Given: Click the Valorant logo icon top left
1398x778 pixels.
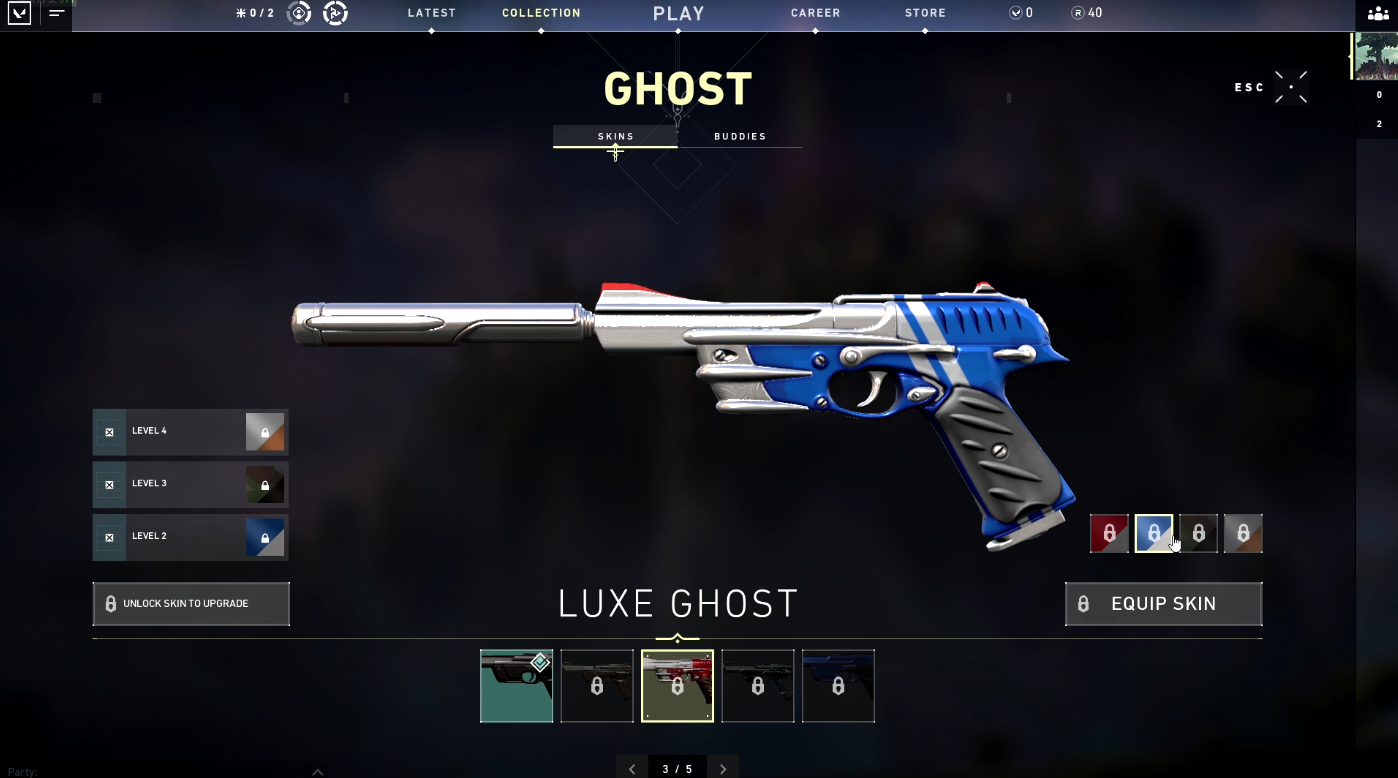Looking at the screenshot, I should tap(19, 15).
